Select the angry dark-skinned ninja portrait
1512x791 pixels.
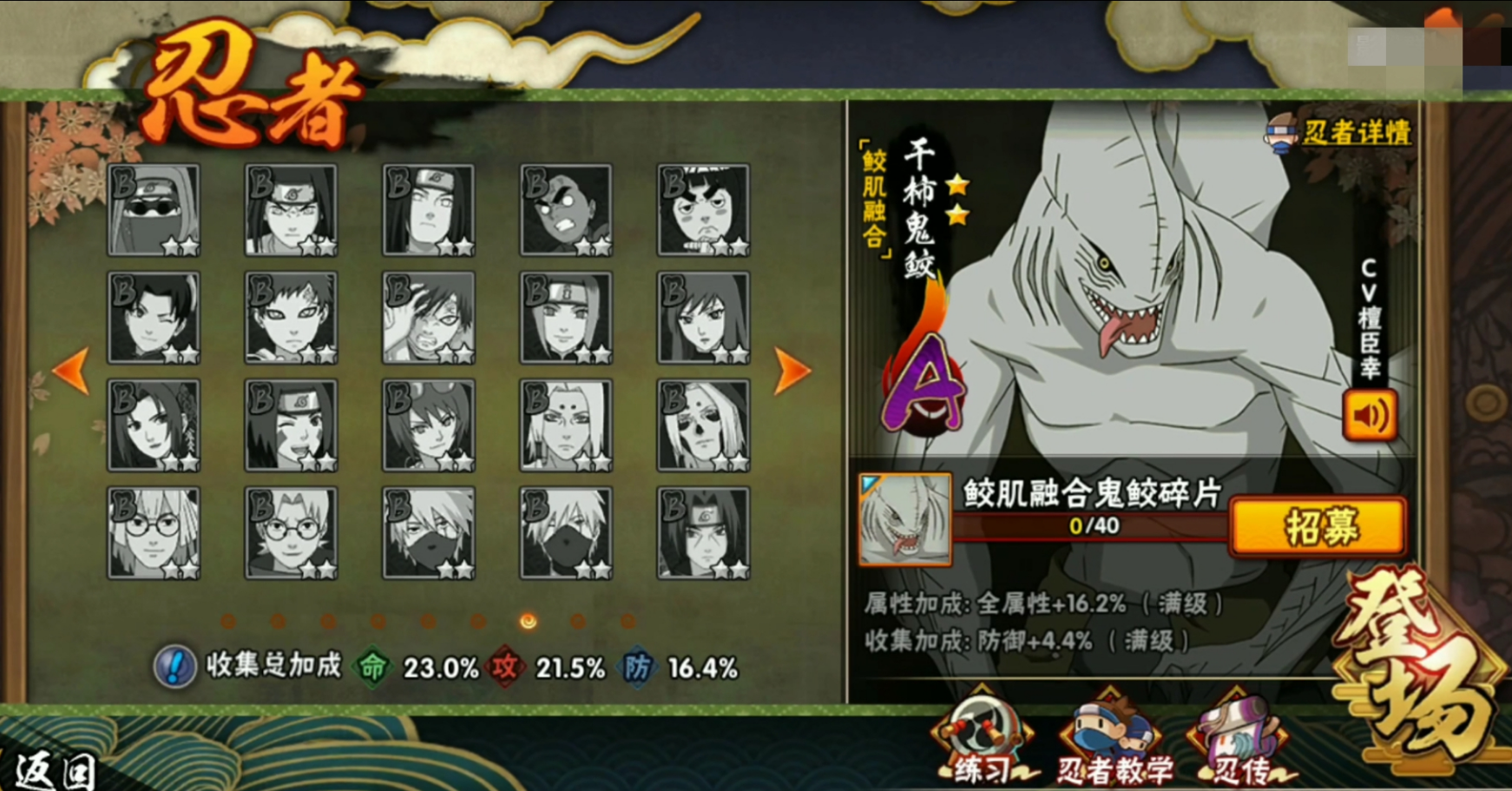tap(566, 210)
